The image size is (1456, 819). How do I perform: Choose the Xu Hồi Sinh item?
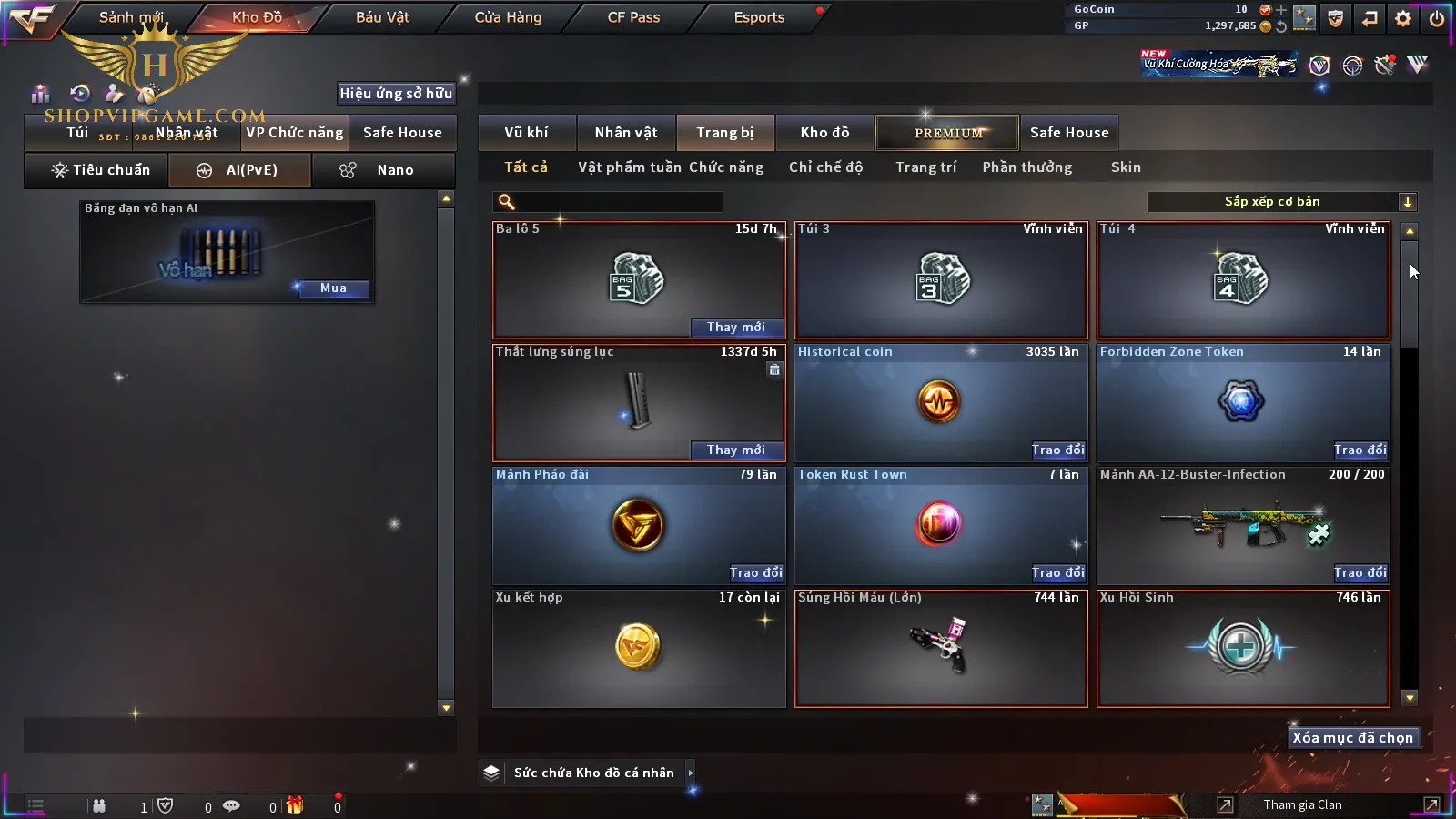tap(1243, 648)
